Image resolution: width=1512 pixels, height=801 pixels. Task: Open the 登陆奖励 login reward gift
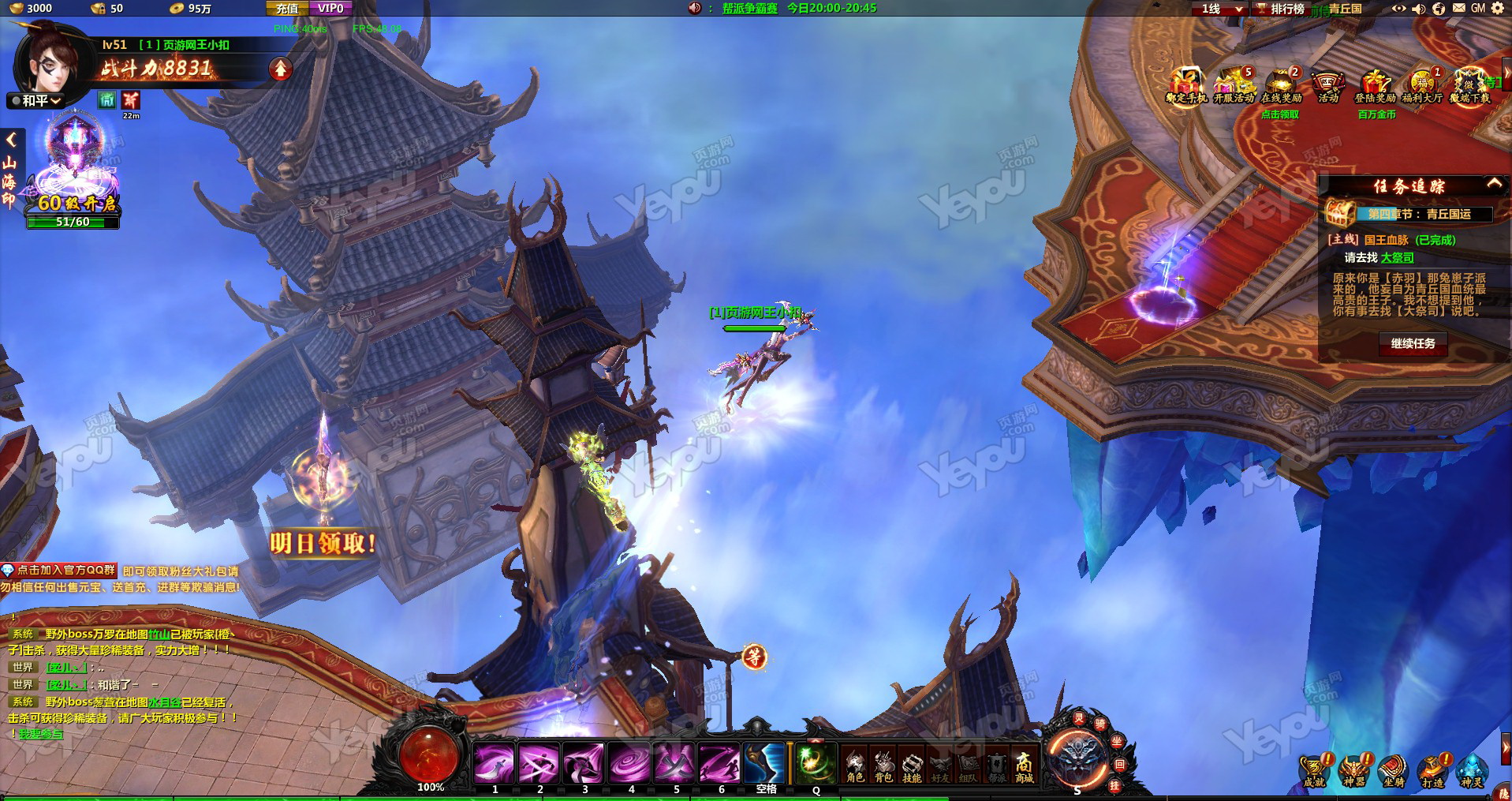pos(1375,86)
